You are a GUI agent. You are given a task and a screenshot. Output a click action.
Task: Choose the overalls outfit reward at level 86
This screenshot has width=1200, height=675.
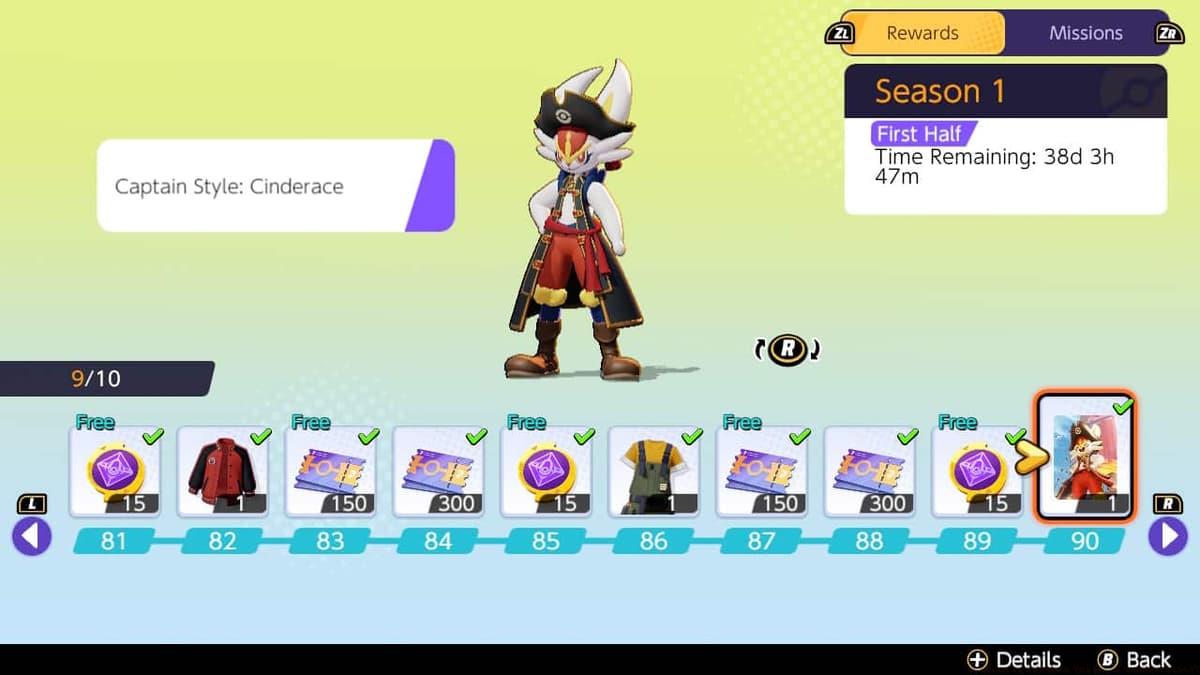[655, 472]
